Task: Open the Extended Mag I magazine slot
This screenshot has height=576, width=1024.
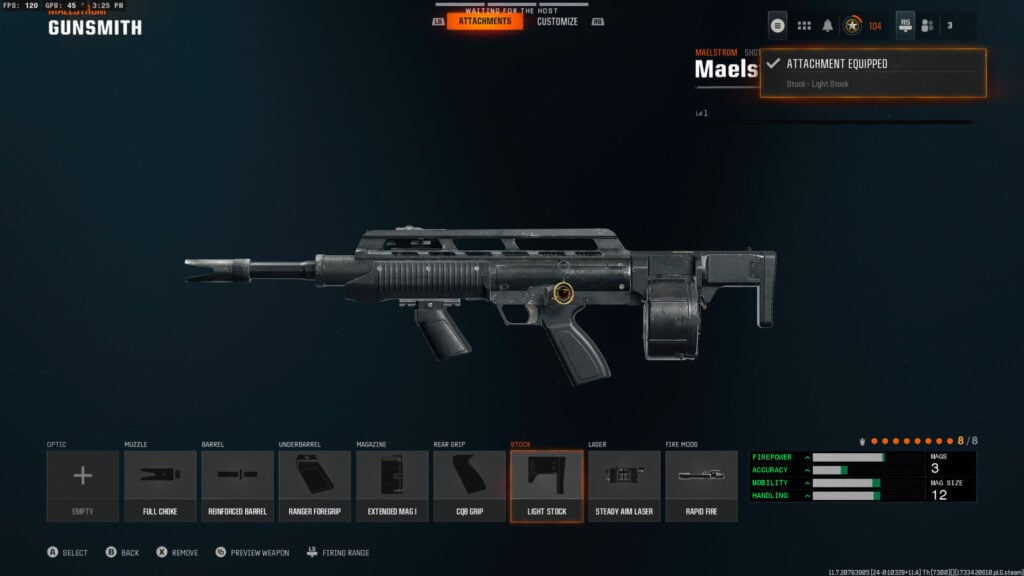Action: tap(392, 485)
